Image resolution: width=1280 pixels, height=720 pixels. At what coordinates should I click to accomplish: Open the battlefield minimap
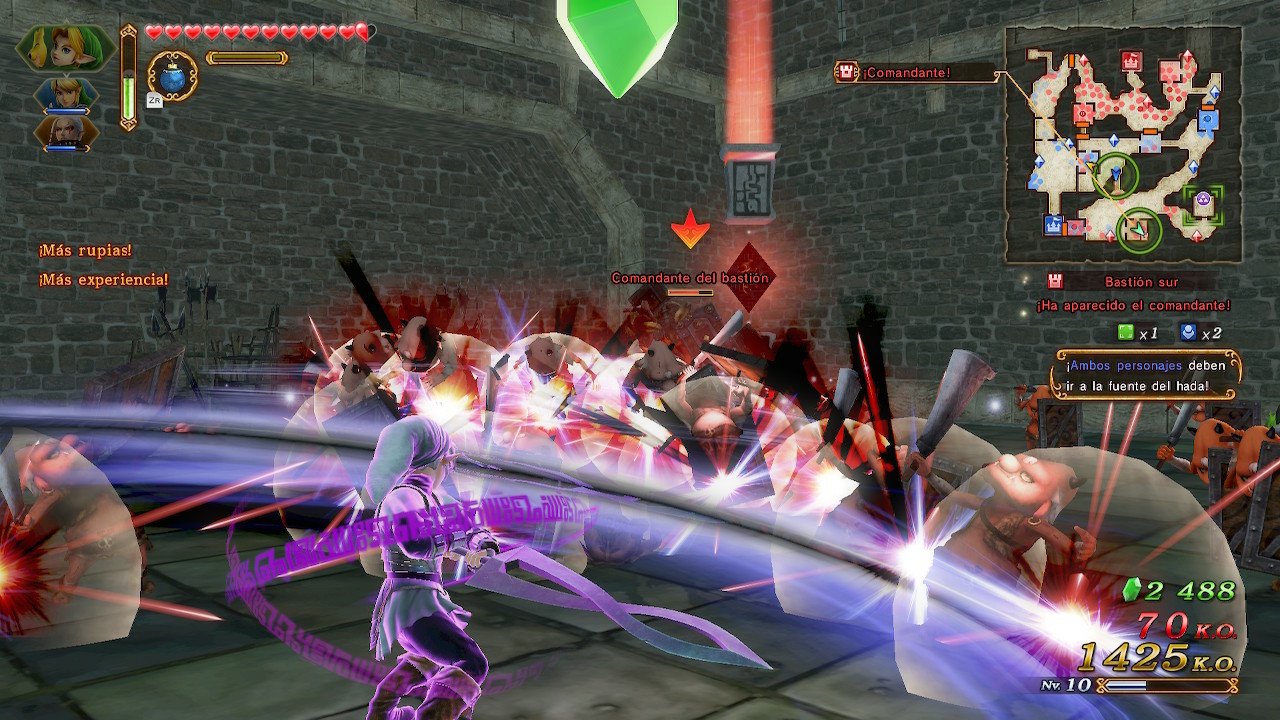[1123, 145]
